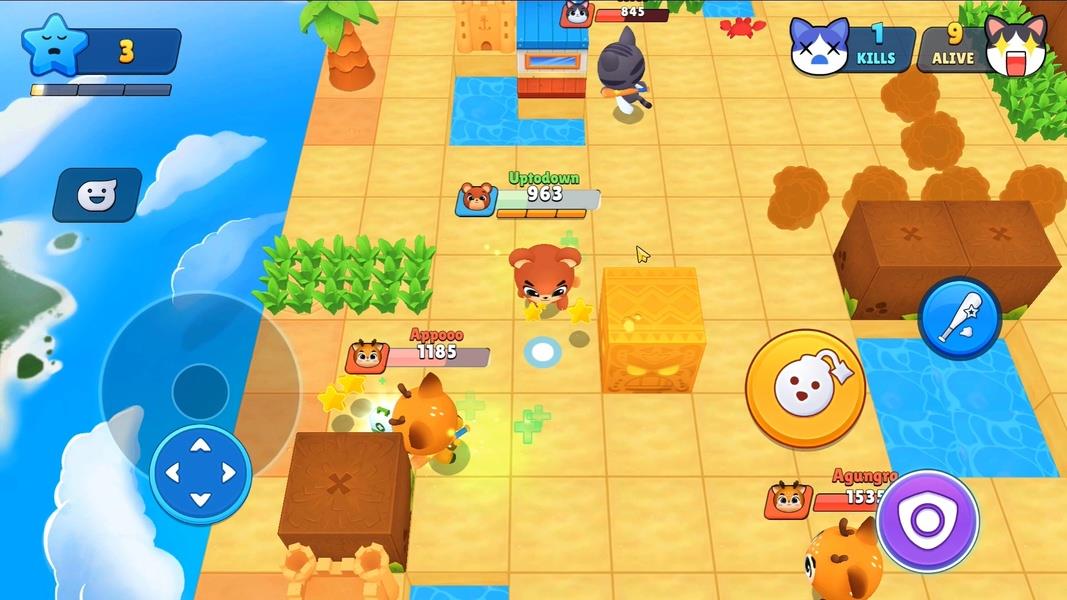Tap the blue directional arrows pad
1067x600 pixels.
point(200,473)
